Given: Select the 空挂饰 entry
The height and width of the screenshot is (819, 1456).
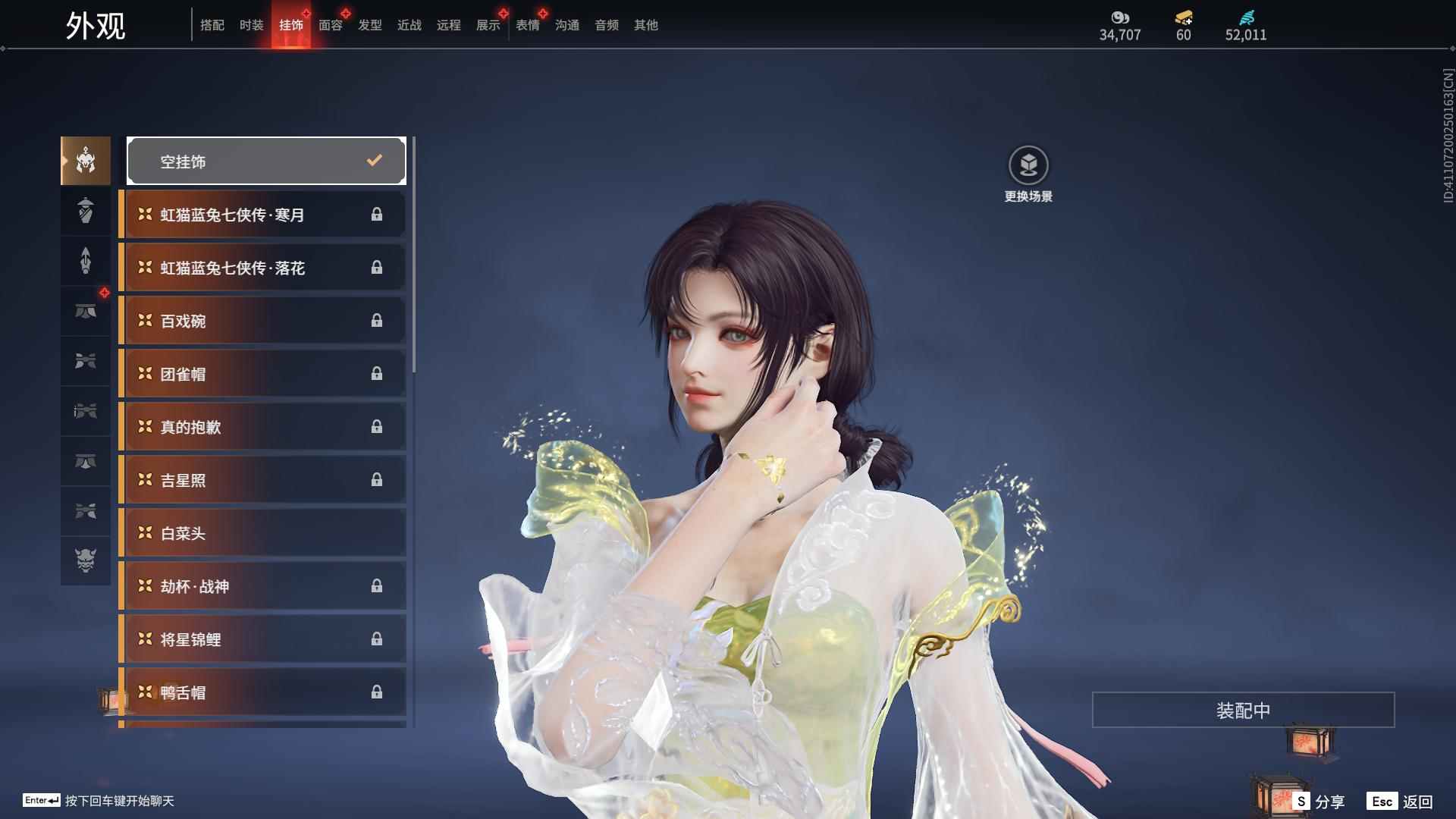Looking at the screenshot, I should point(266,161).
